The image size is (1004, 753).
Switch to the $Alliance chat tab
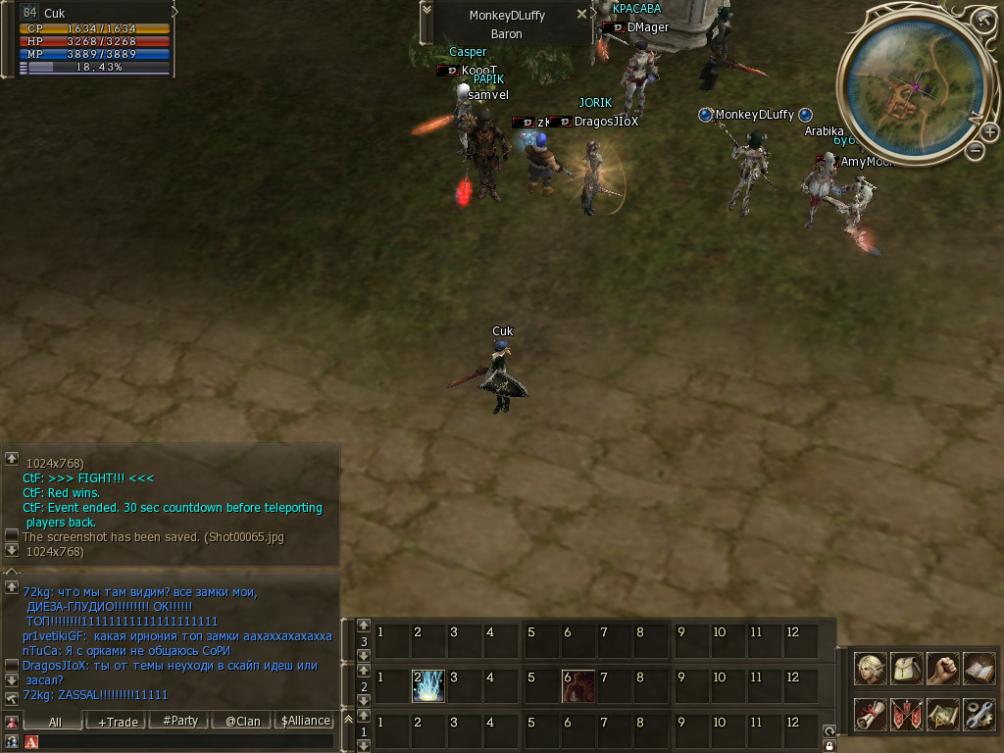click(x=305, y=721)
